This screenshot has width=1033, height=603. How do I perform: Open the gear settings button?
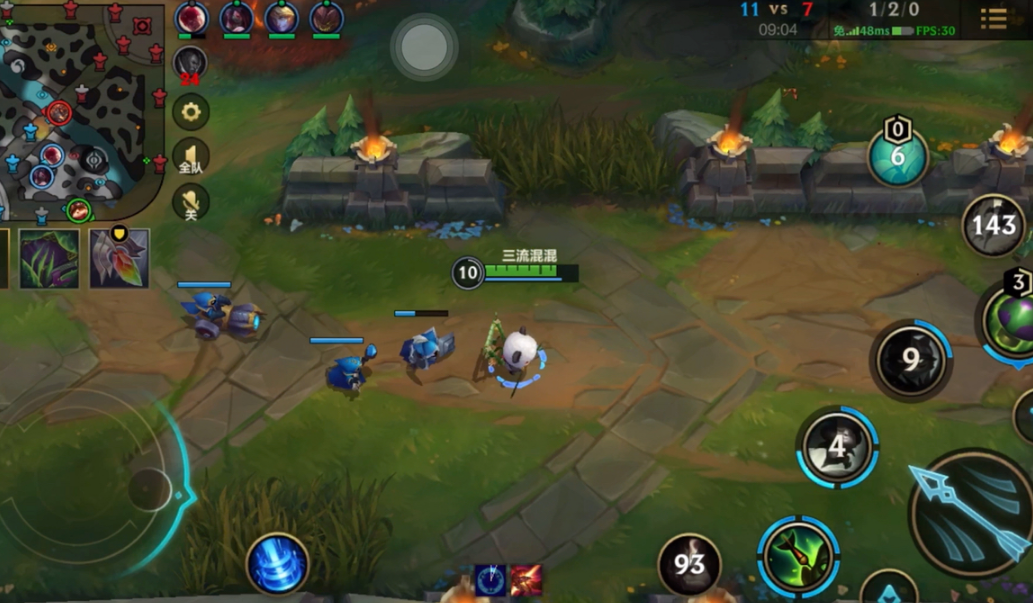191,111
